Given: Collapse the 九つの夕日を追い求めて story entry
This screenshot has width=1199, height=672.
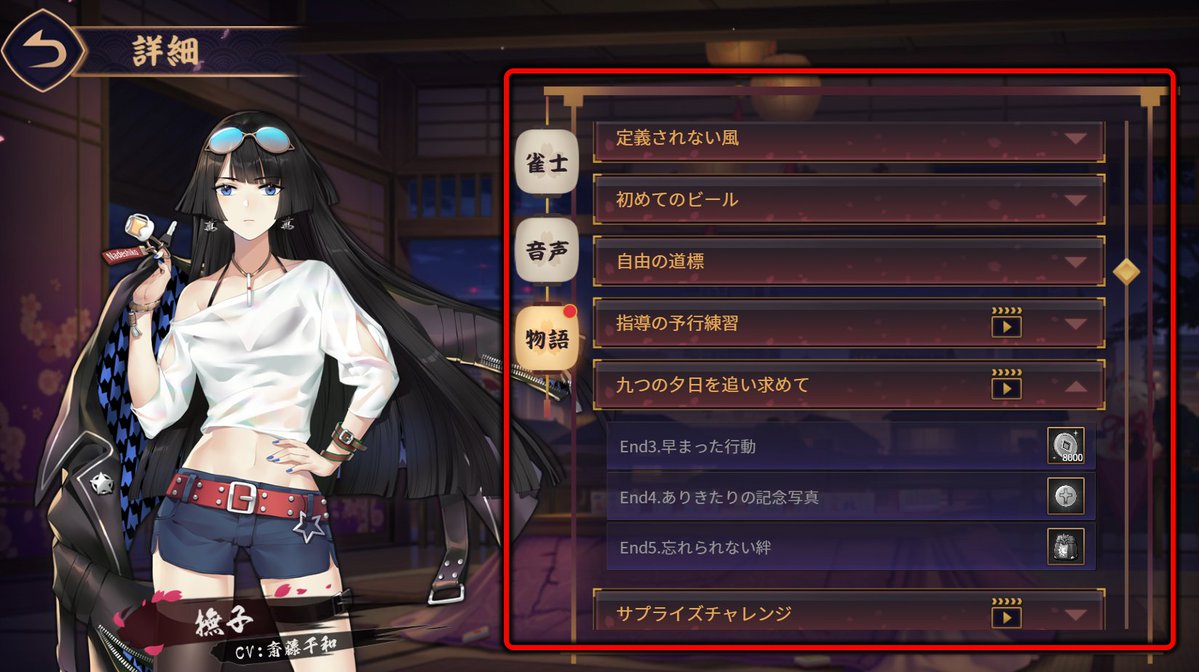Looking at the screenshot, I should (1076, 385).
